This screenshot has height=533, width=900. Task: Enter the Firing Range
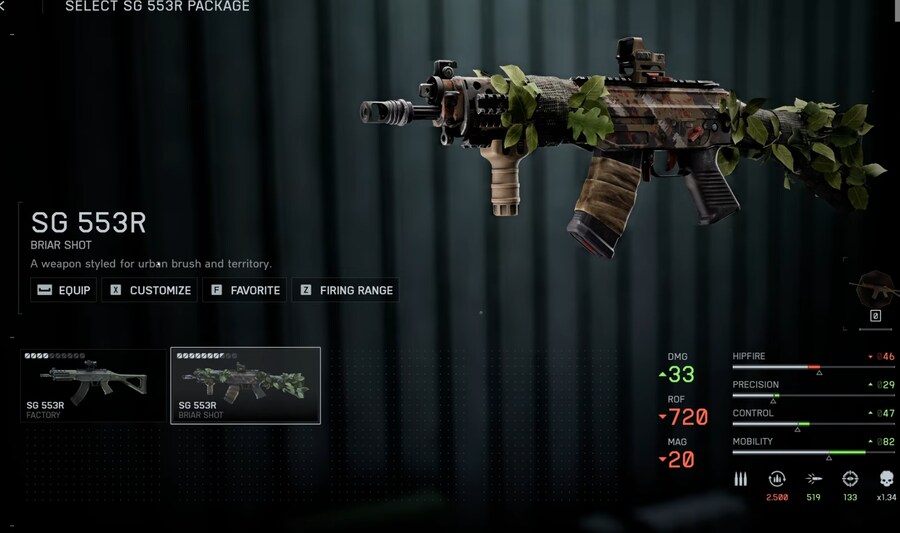pos(345,290)
